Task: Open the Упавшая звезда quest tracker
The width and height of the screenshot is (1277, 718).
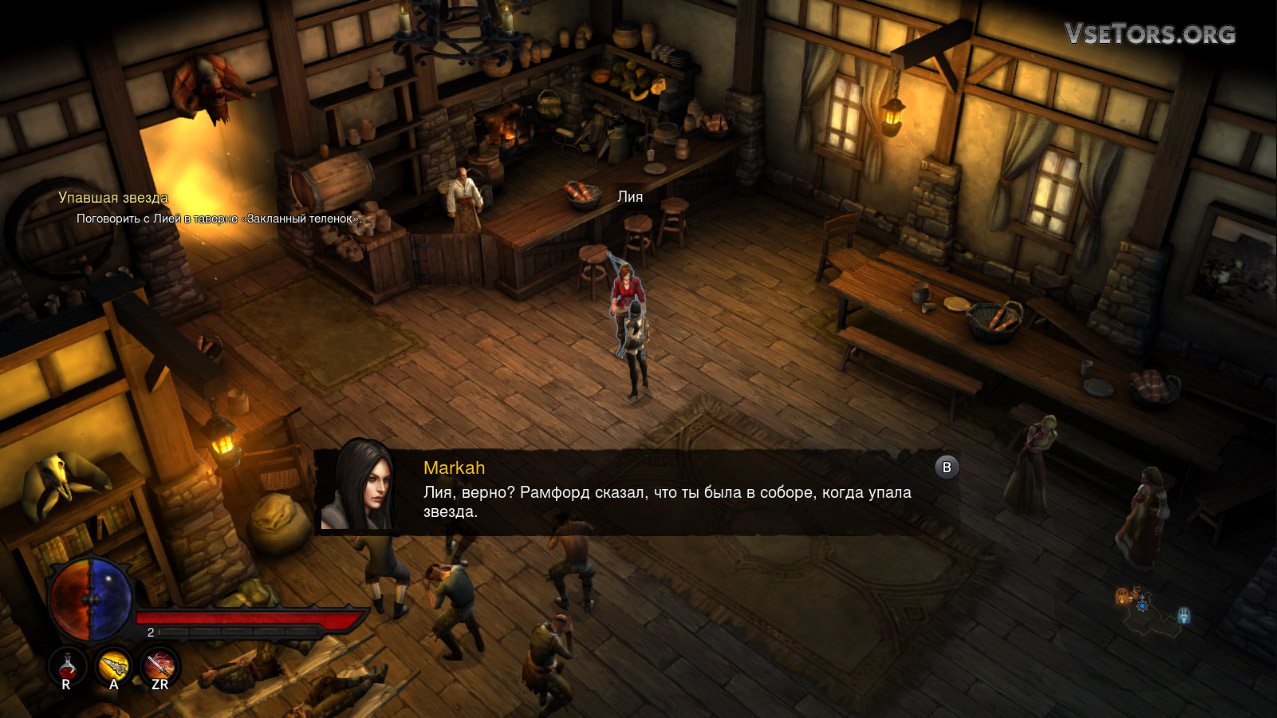Action: point(113,198)
